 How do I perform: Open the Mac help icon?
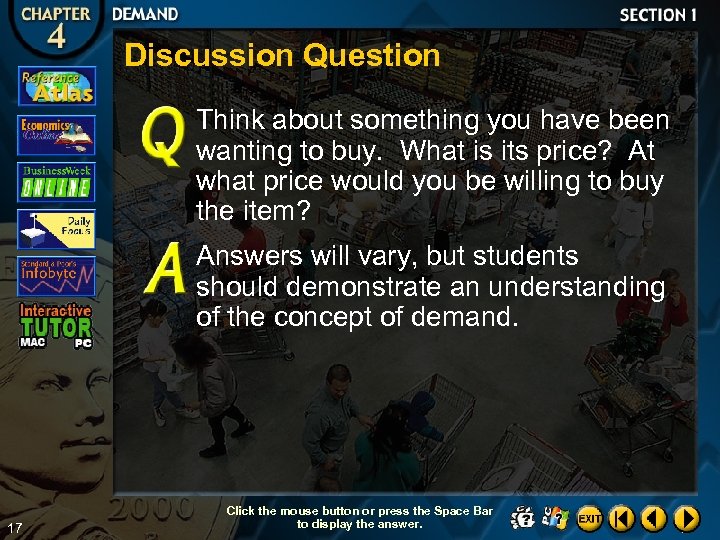522,518
